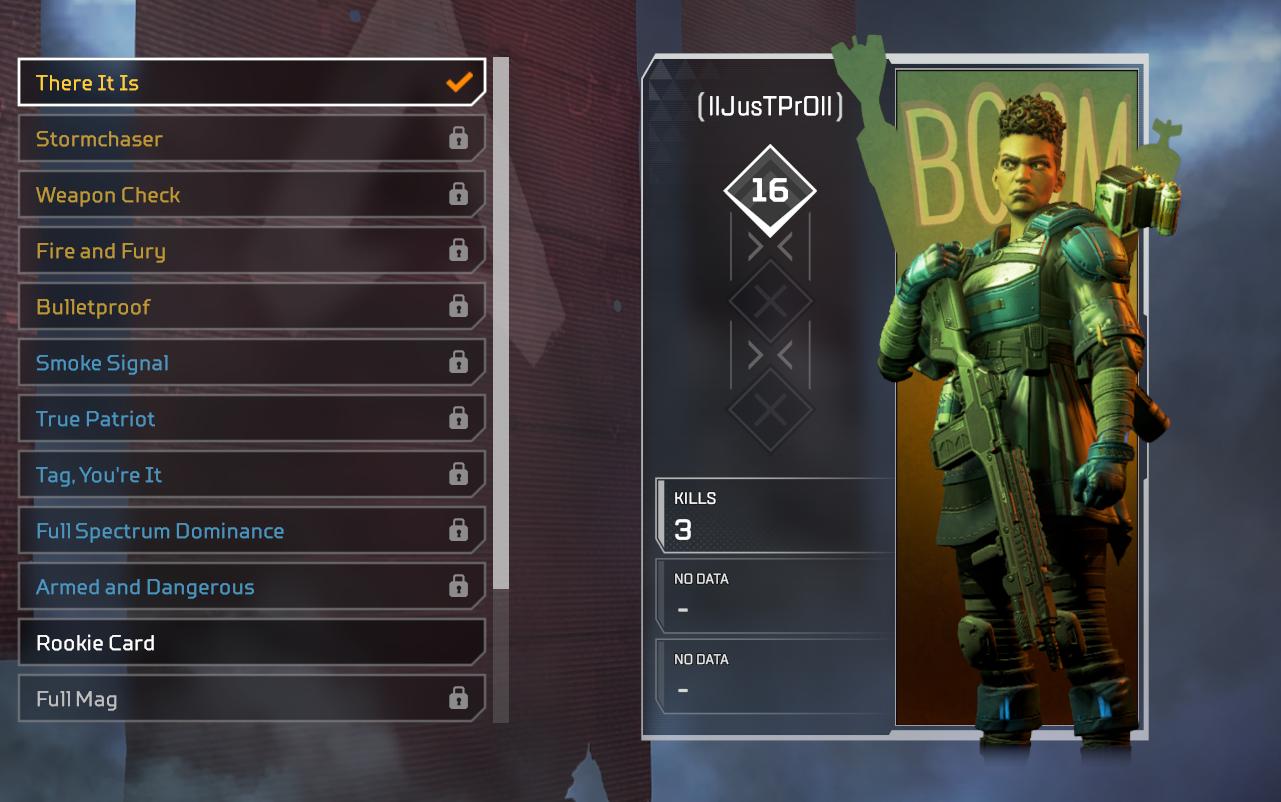Click the lock icon on Stormchaser
The height and width of the screenshot is (802, 1281).
[458, 139]
